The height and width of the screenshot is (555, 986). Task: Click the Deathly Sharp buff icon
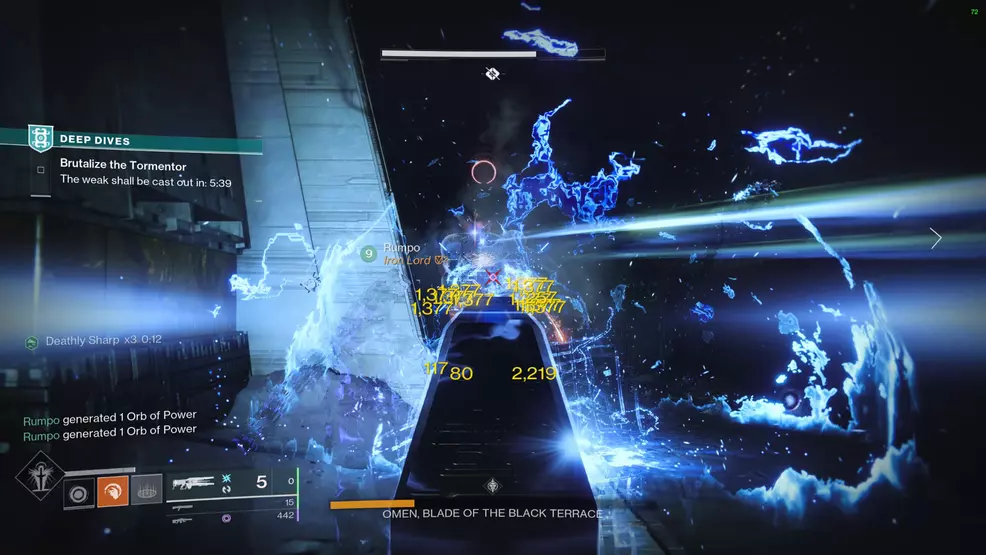coord(32,342)
